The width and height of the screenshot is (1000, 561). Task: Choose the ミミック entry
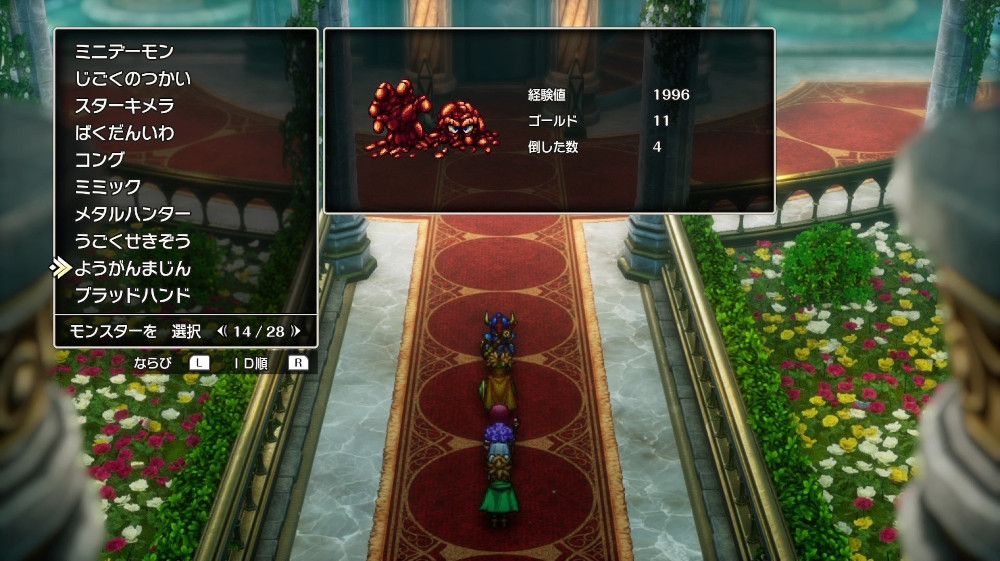coord(110,187)
